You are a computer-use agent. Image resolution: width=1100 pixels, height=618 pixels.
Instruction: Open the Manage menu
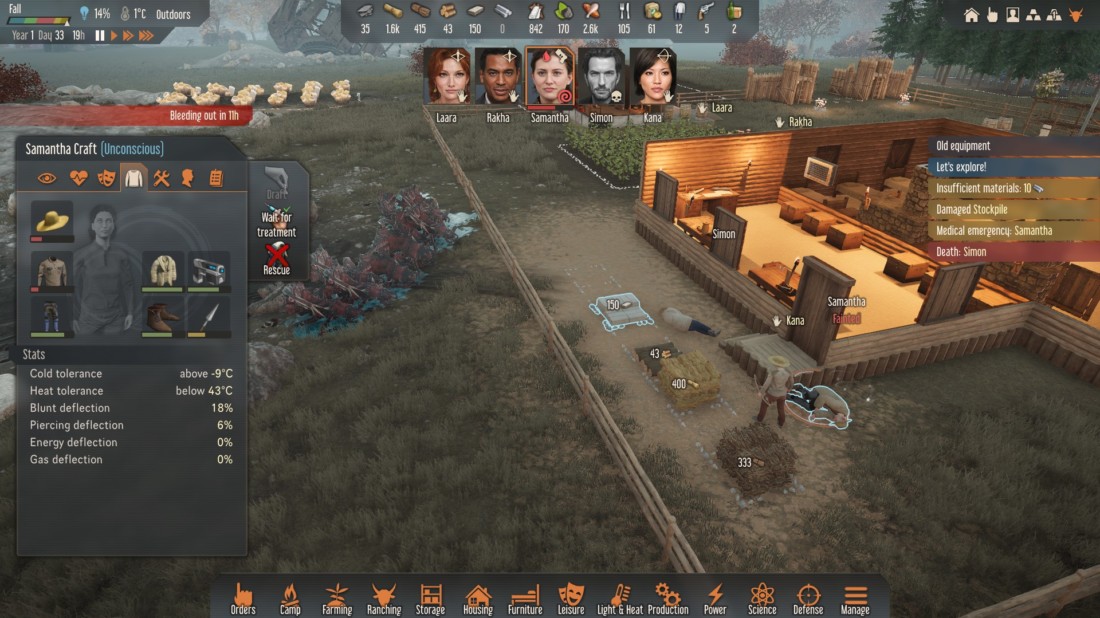pyautogui.click(x=855, y=598)
